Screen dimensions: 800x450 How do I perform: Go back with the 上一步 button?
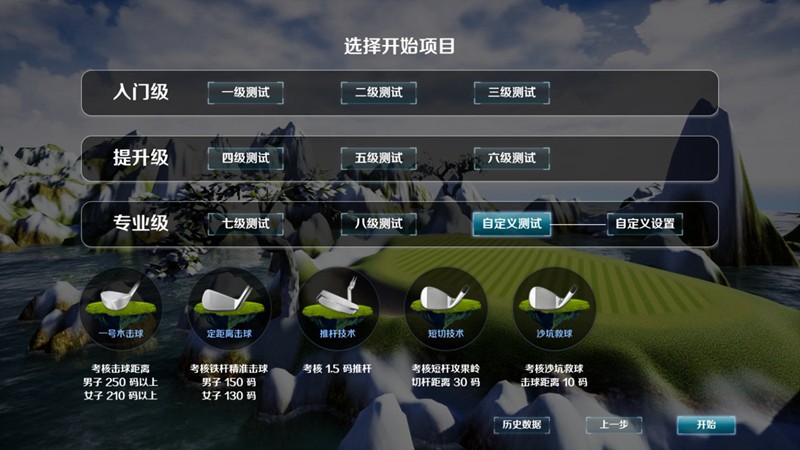click(x=614, y=425)
